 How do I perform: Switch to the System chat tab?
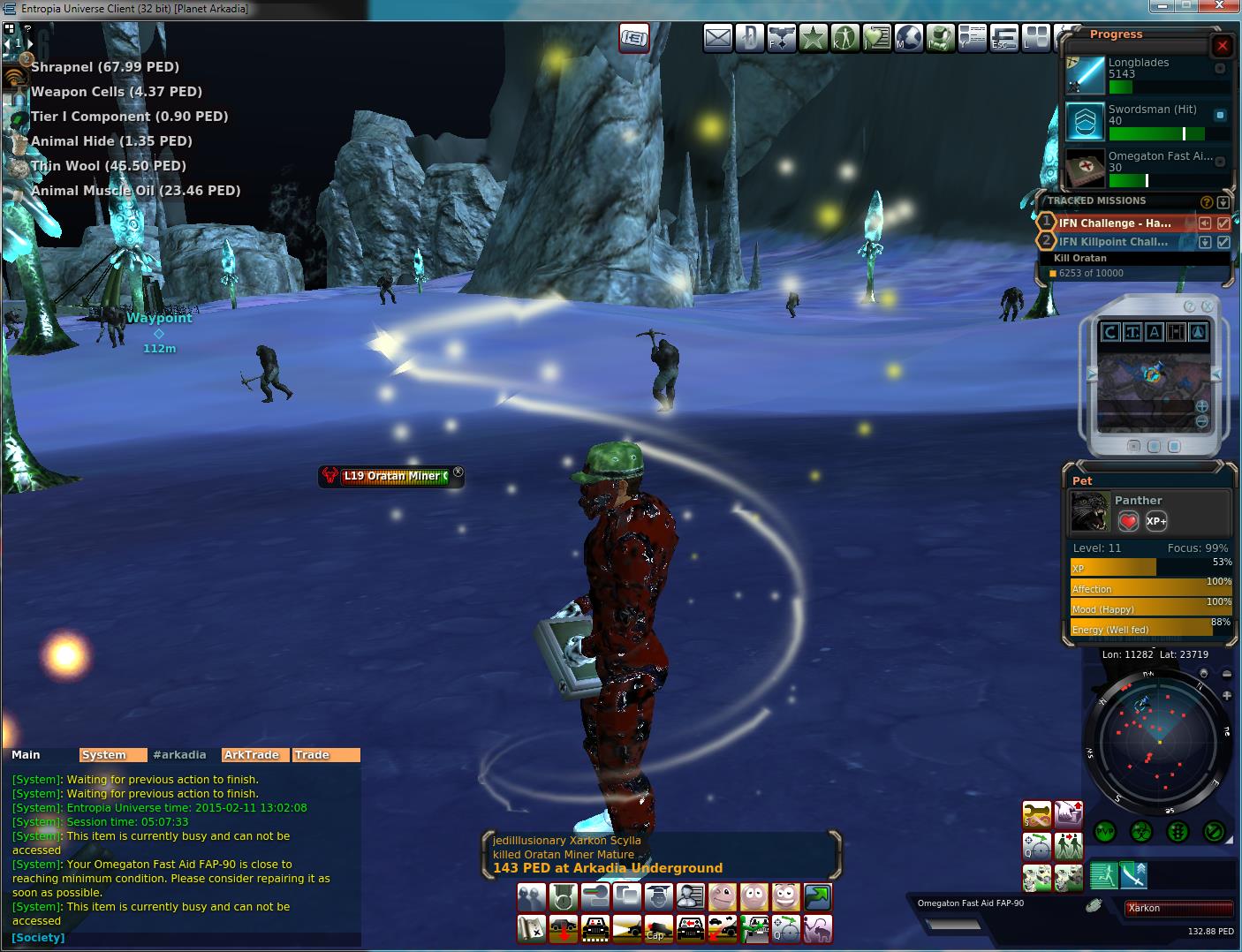(104, 755)
